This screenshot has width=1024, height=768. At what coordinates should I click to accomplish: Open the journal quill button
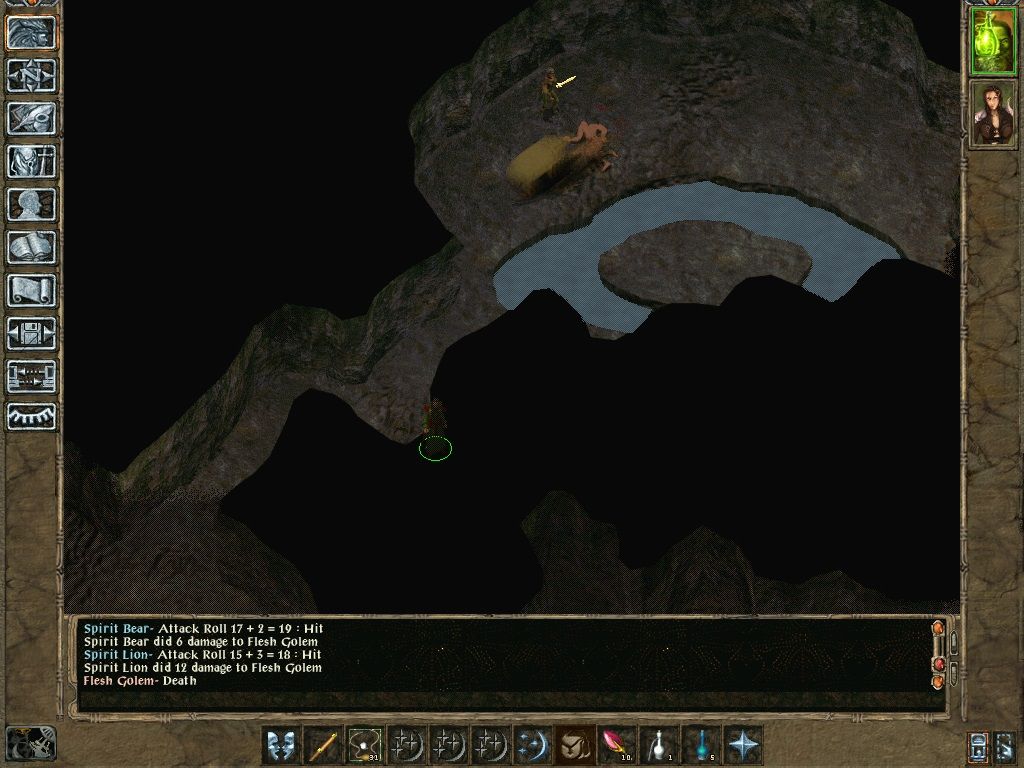[x=31, y=118]
